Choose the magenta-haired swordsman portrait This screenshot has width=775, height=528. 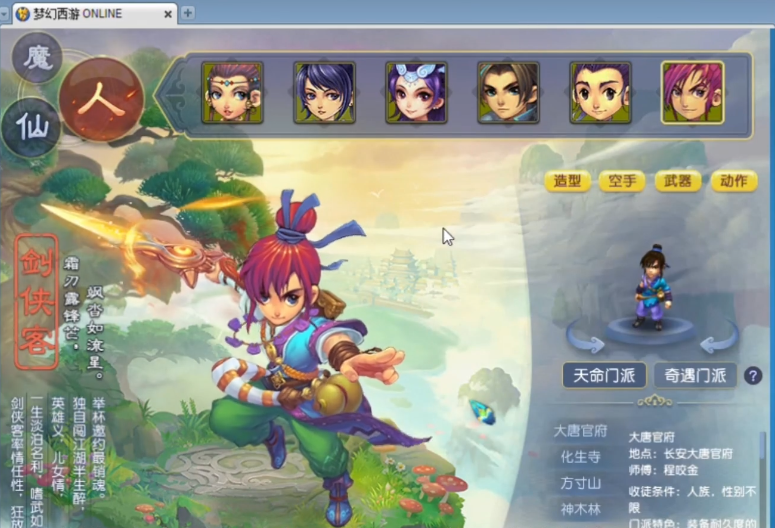pos(692,93)
